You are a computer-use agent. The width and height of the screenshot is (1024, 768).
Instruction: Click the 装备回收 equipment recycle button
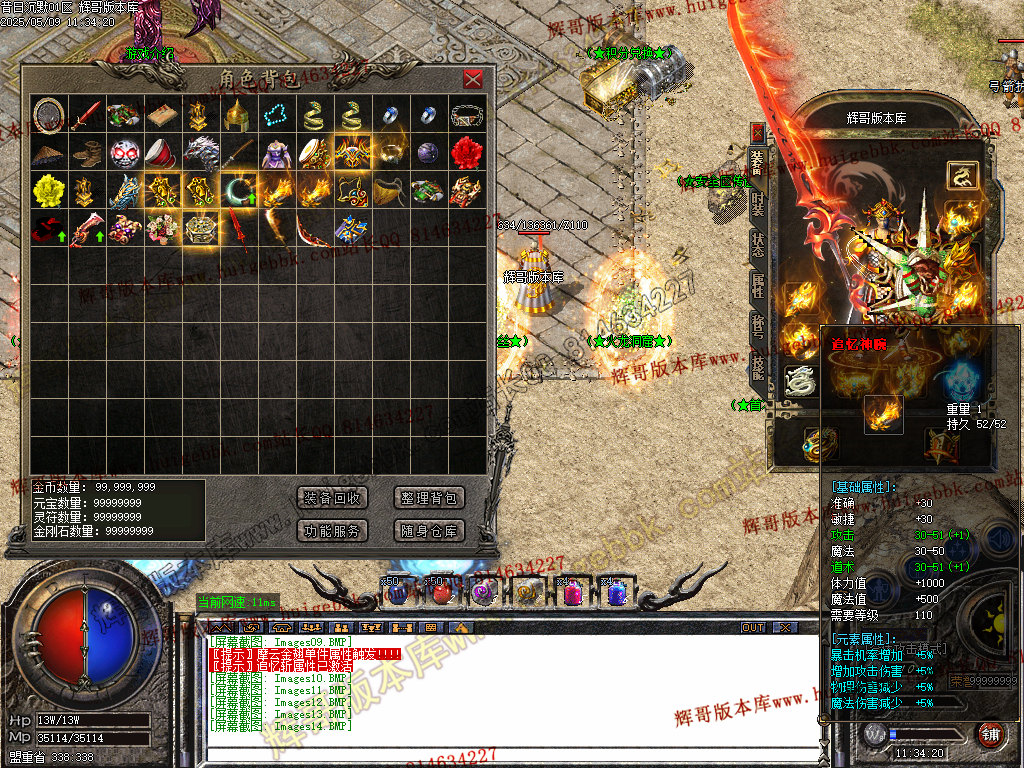pyautogui.click(x=333, y=498)
